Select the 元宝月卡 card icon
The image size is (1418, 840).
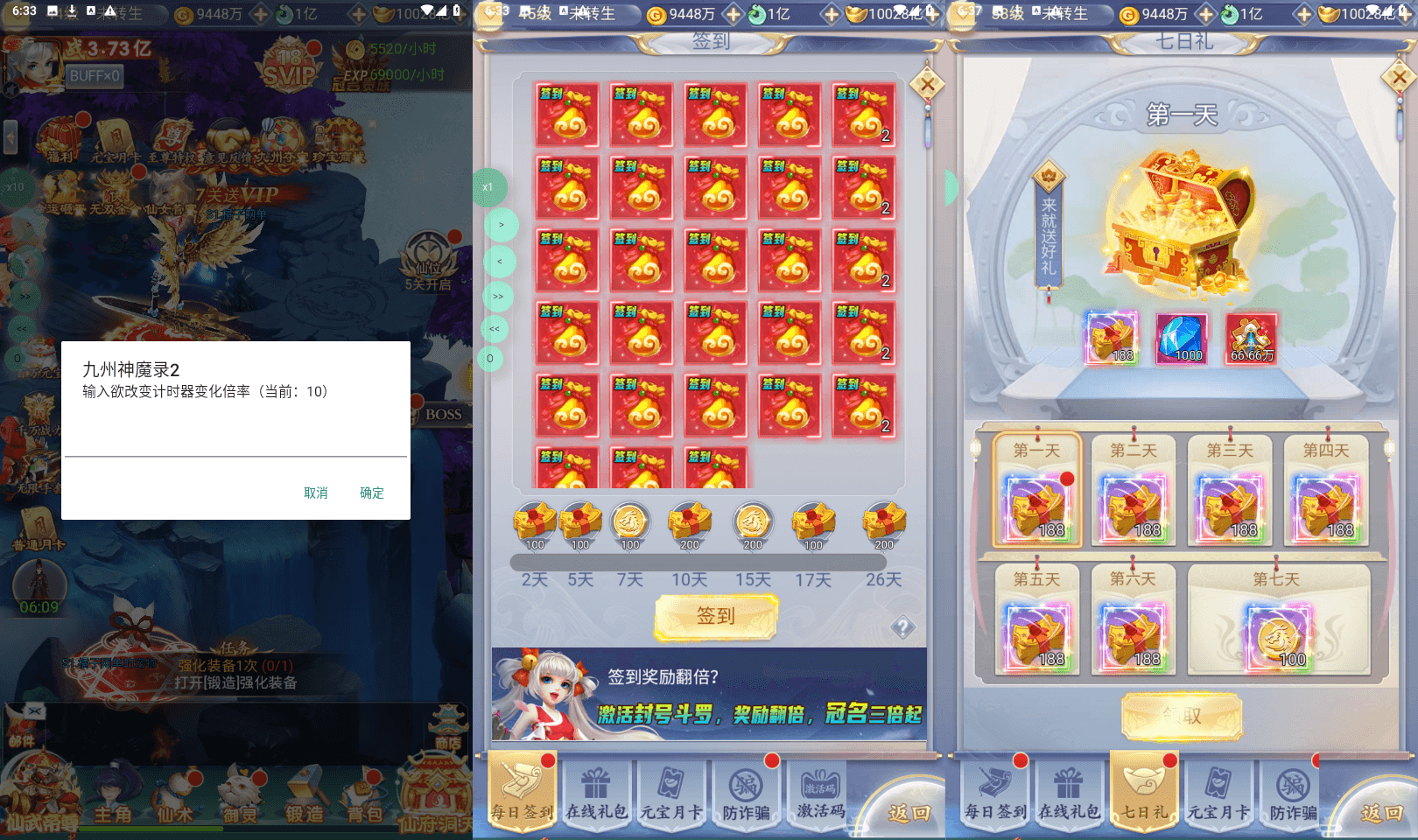pyautogui.click(x=116, y=137)
